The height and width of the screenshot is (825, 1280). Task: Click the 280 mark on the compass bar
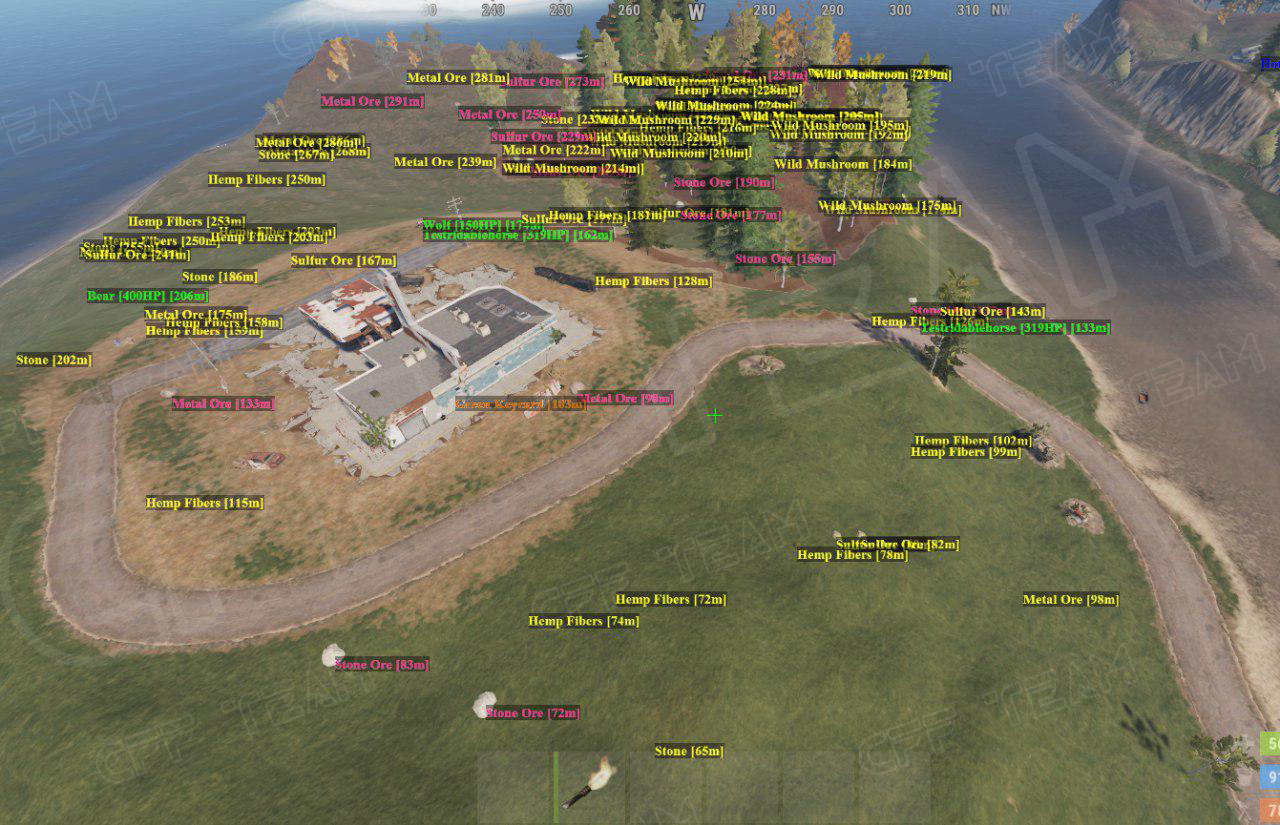tap(766, 9)
